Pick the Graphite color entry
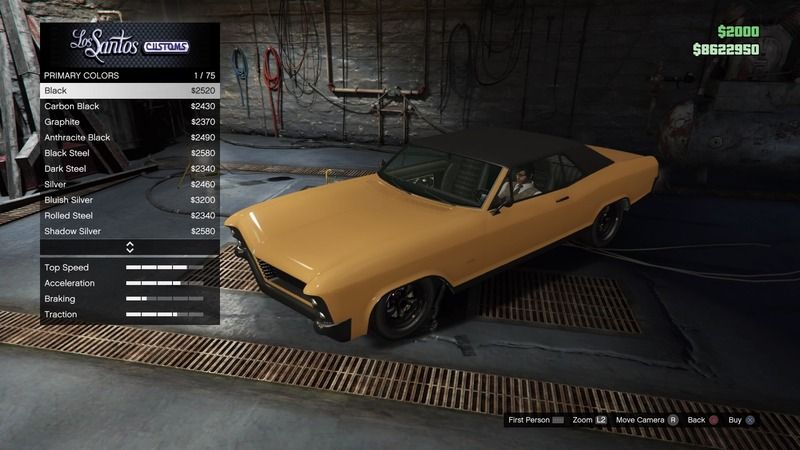The width and height of the screenshot is (800, 450). click(129, 122)
